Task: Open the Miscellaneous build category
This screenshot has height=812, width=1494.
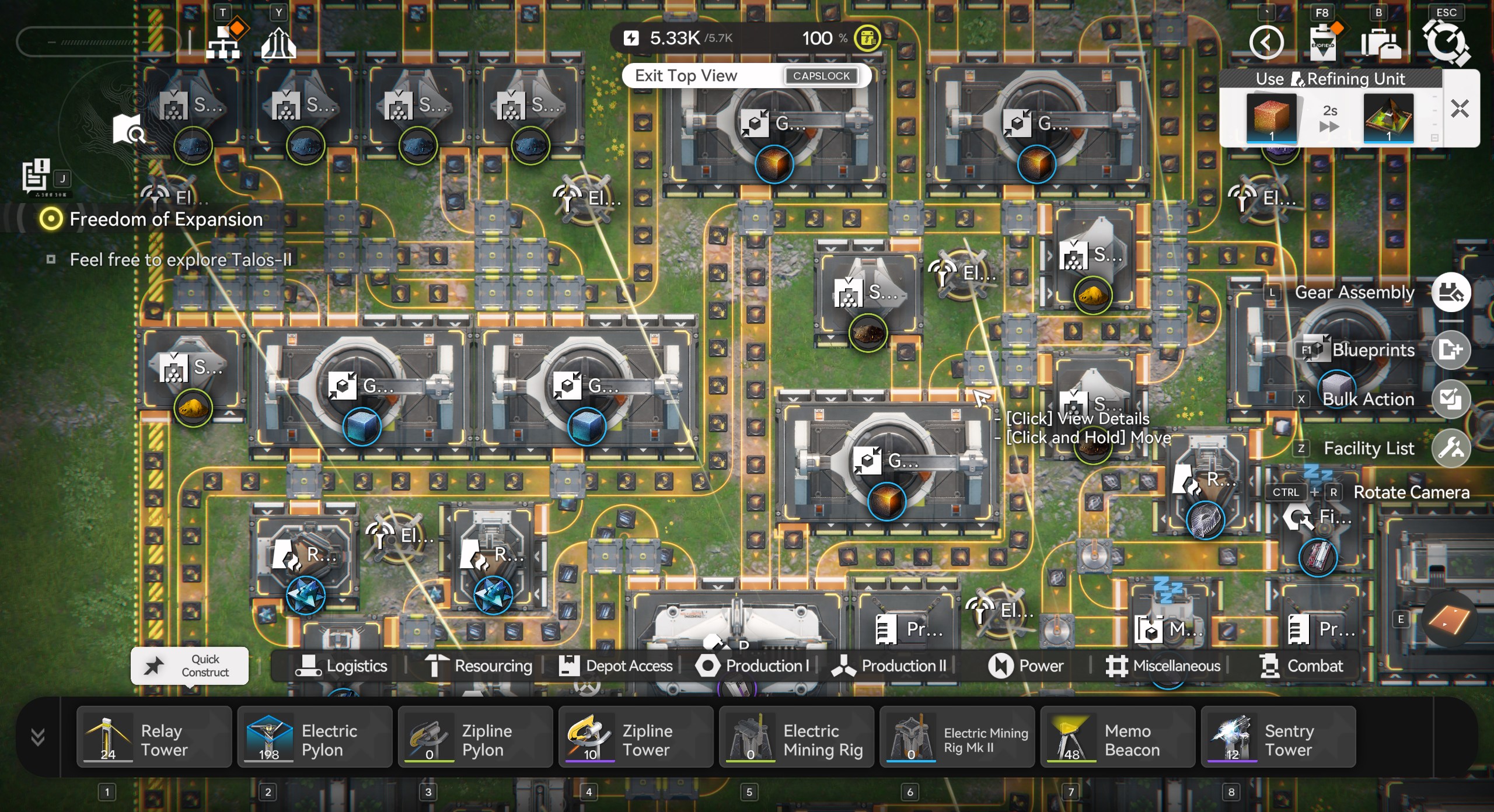Action: pos(1163,666)
